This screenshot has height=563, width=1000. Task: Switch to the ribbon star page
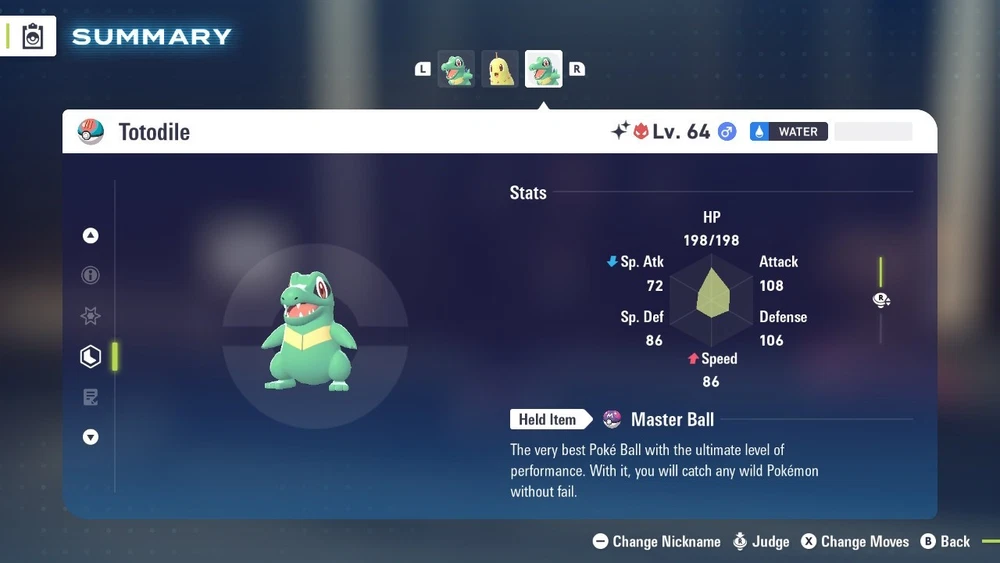[x=91, y=316]
